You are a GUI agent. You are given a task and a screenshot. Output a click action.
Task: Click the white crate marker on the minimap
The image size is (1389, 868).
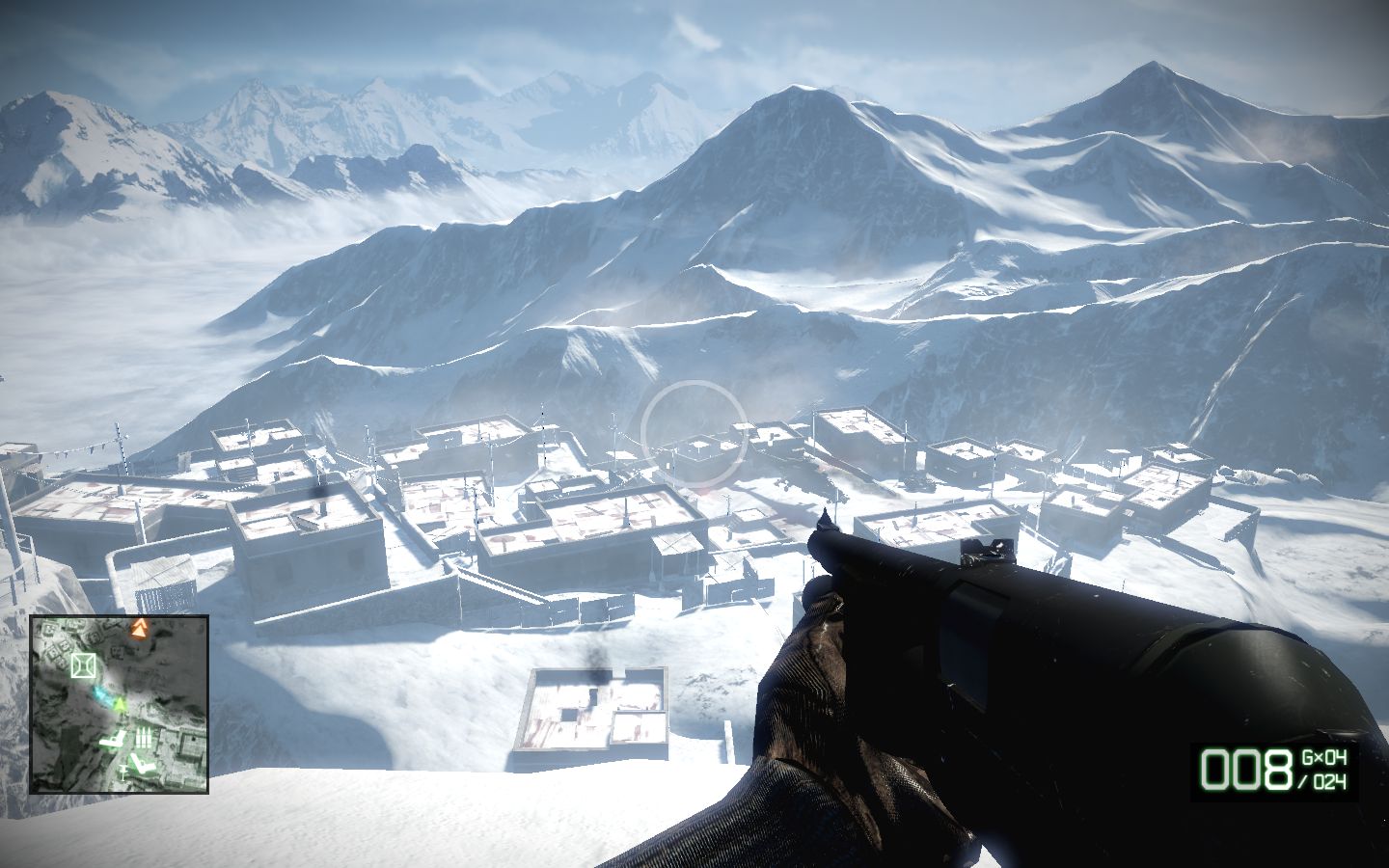pos(83,665)
